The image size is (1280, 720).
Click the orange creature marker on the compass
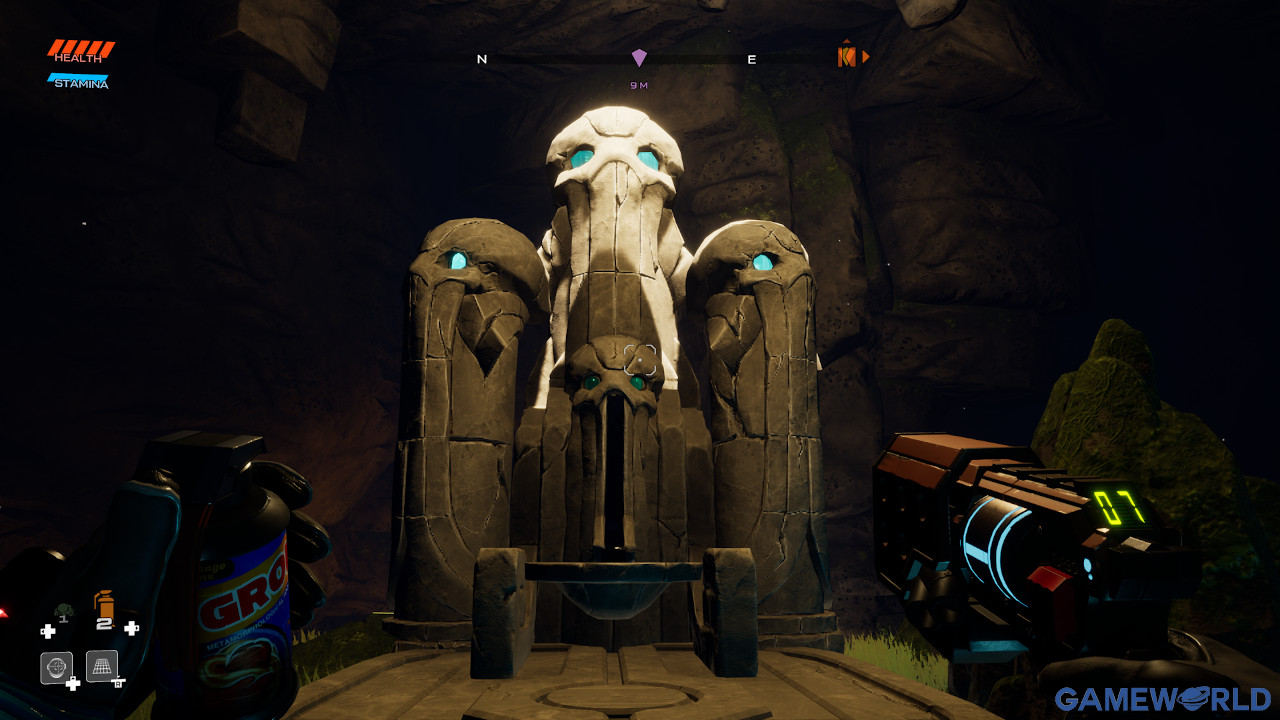coord(847,56)
